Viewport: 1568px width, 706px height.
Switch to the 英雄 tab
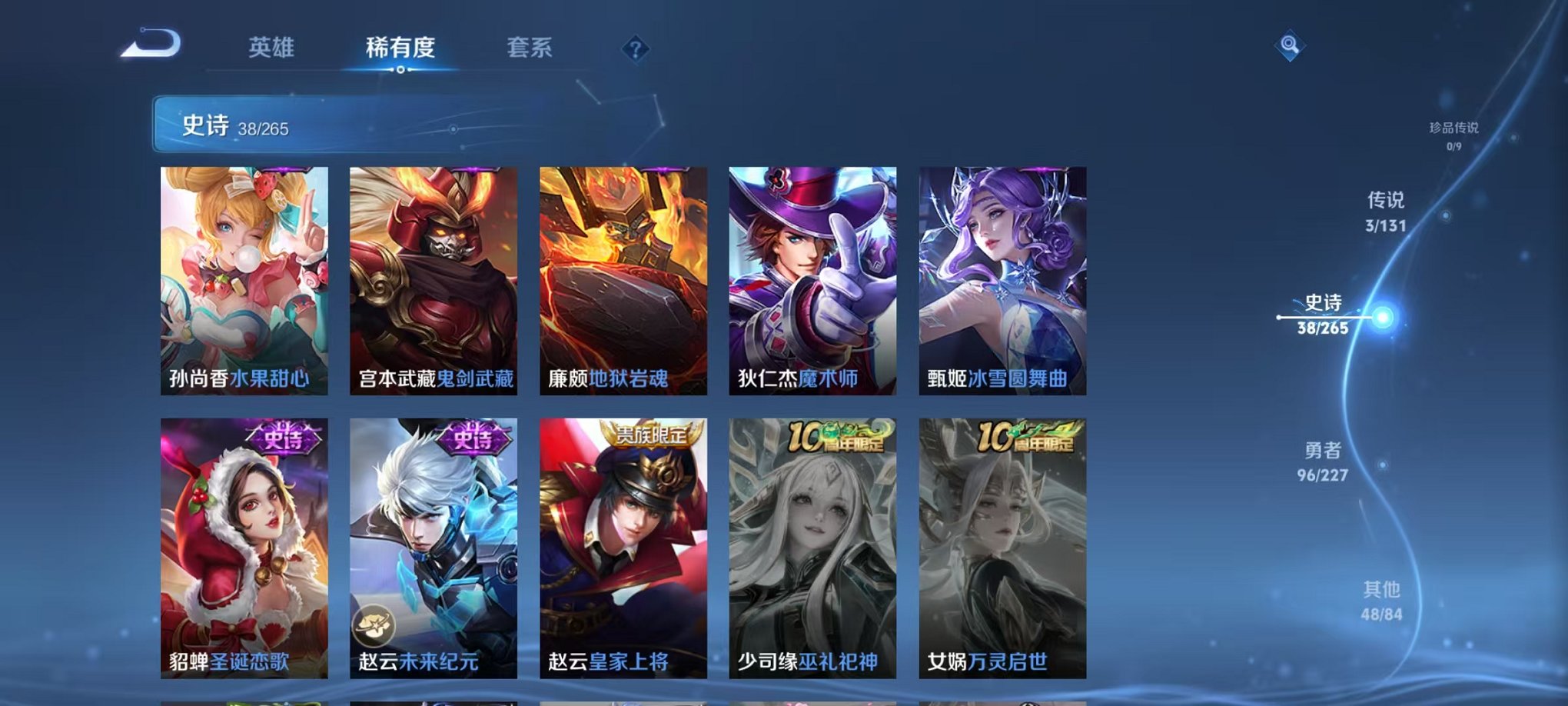[273, 47]
